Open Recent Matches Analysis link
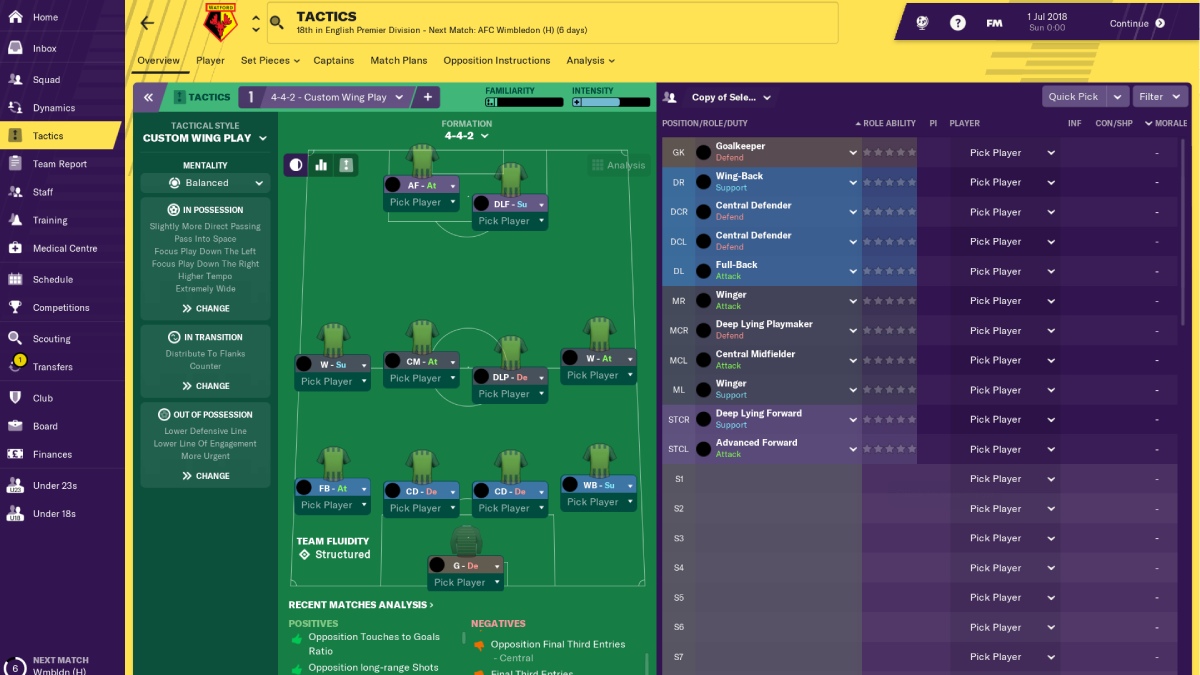This screenshot has width=1200, height=675. click(360, 605)
